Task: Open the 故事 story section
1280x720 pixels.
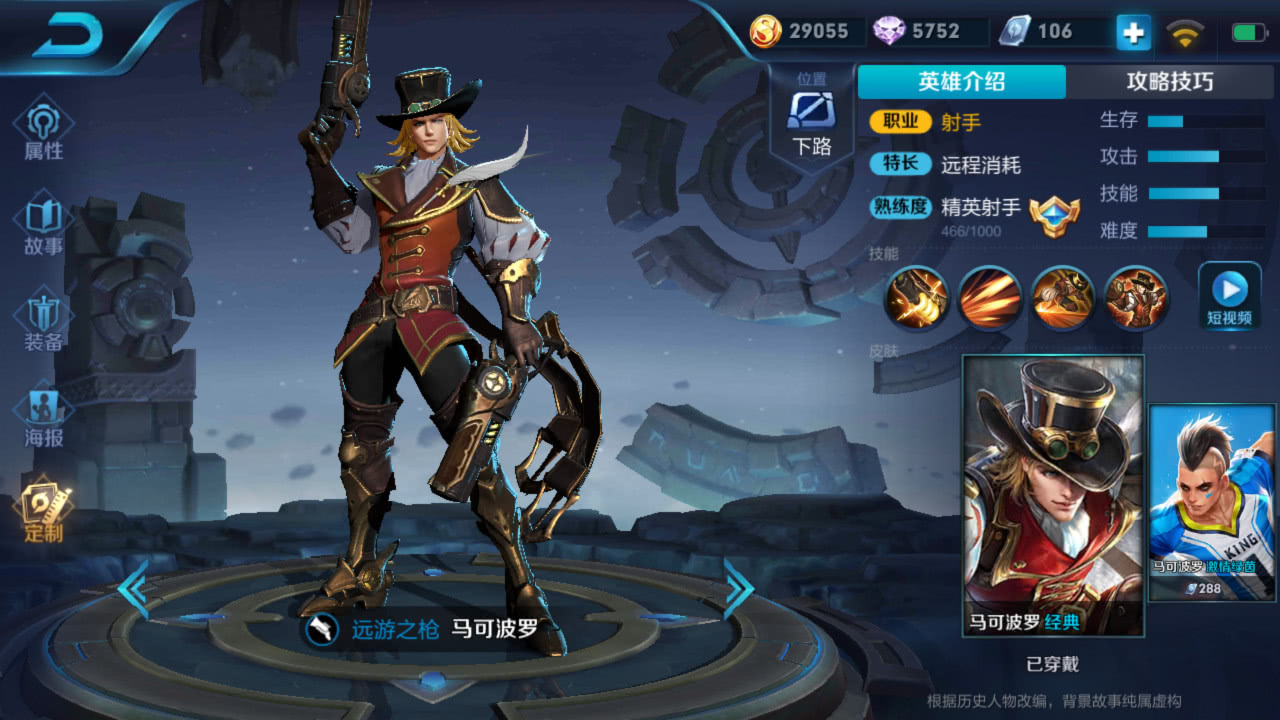Action: (x=43, y=226)
